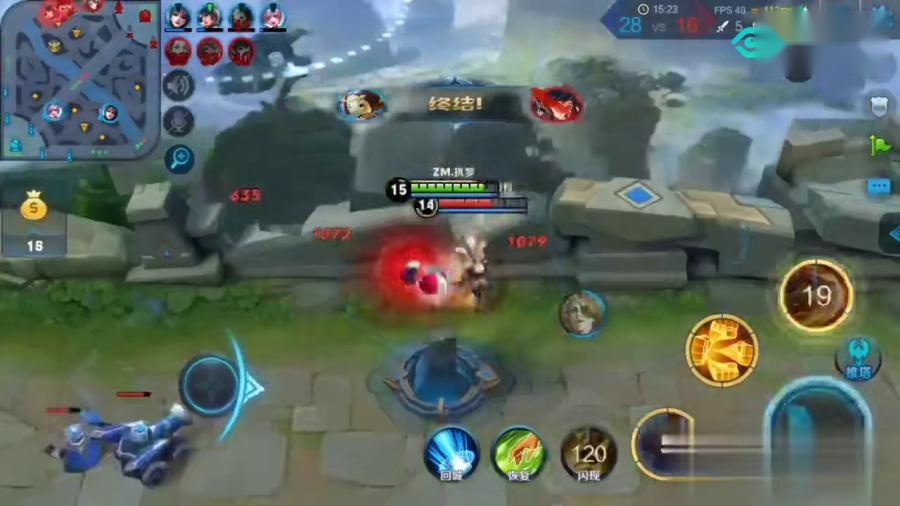
Task: Move using the virtual joystick
Action: pos(211,385)
